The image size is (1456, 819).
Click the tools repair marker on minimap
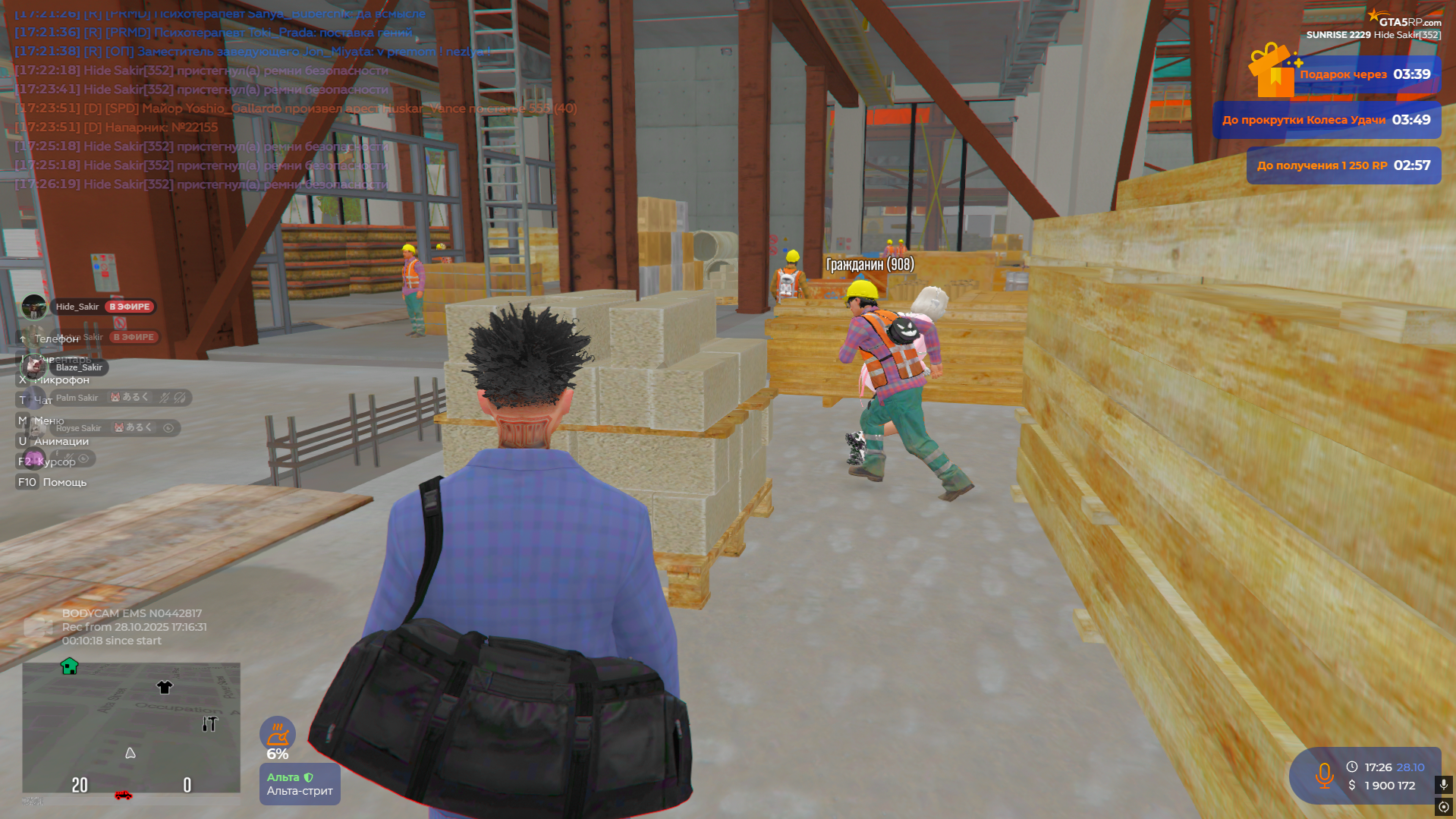pos(209,724)
